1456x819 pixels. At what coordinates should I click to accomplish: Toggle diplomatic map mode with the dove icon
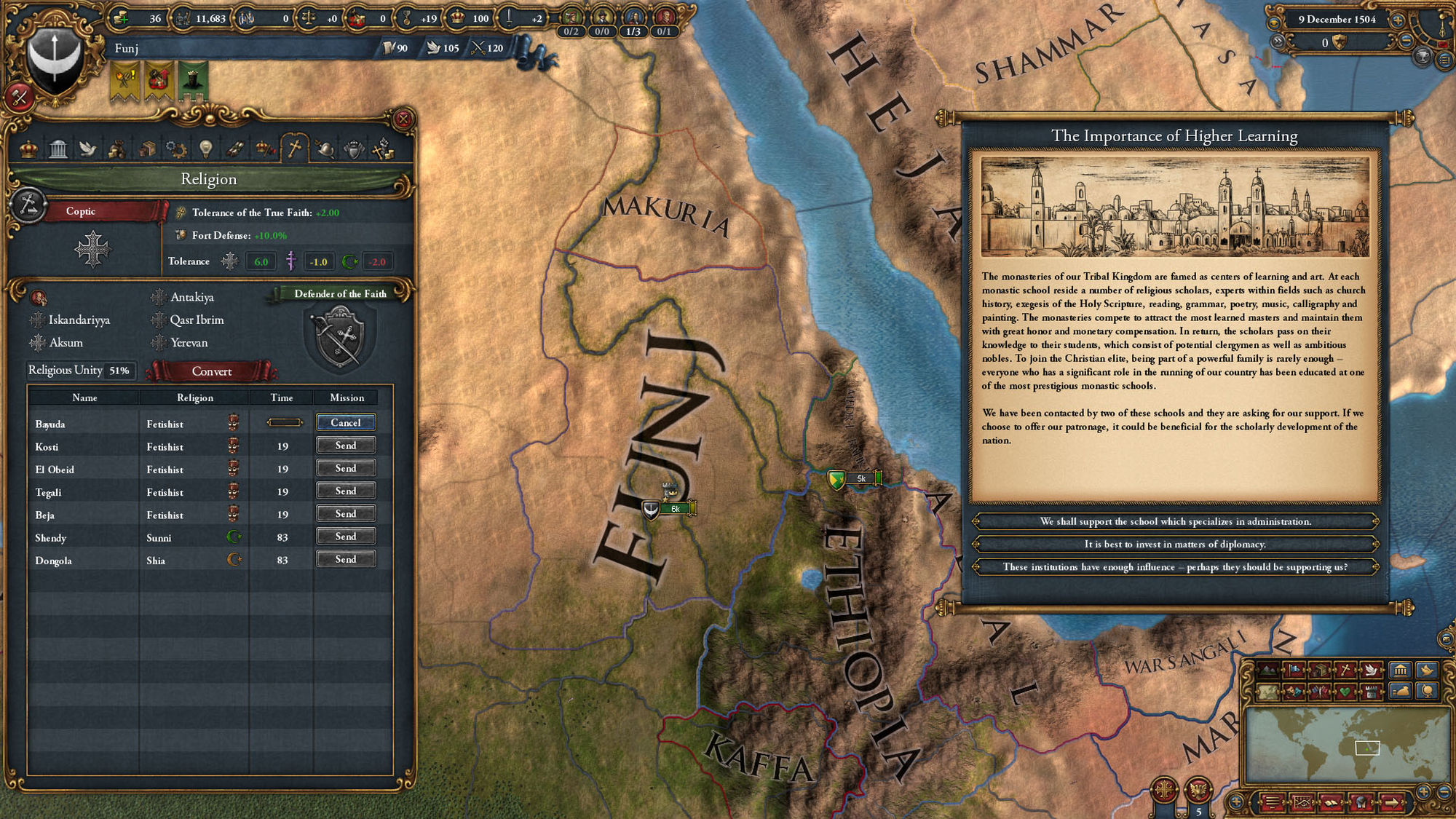click(x=1371, y=670)
